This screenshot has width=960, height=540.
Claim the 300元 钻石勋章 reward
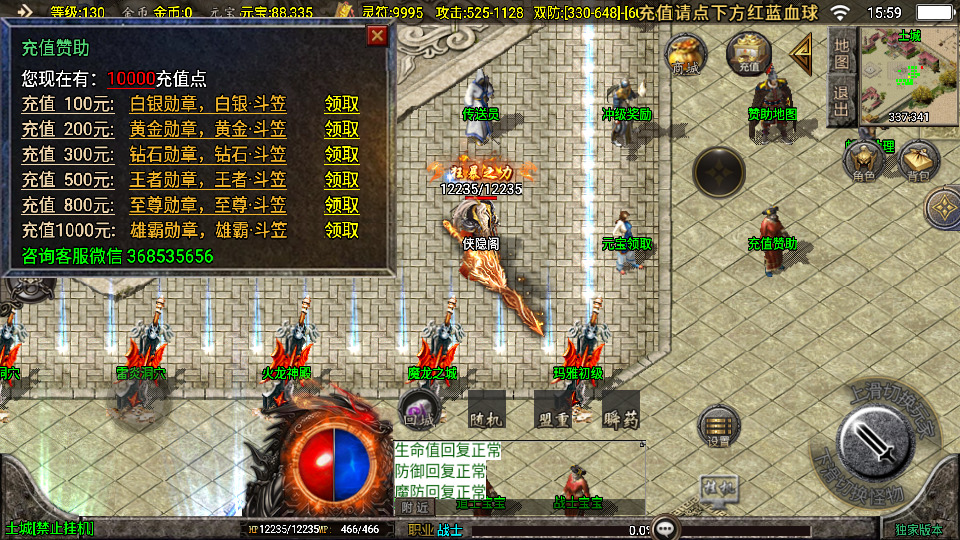pyautogui.click(x=342, y=154)
